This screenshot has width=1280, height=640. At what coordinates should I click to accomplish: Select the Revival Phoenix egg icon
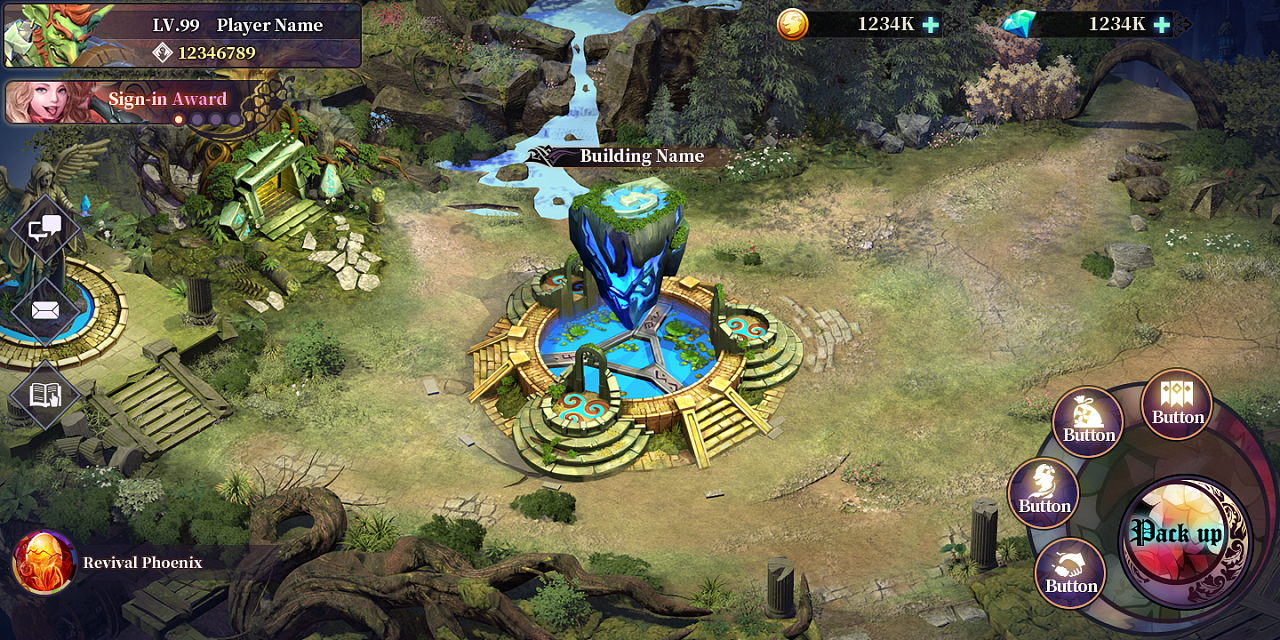click(x=44, y=562)
